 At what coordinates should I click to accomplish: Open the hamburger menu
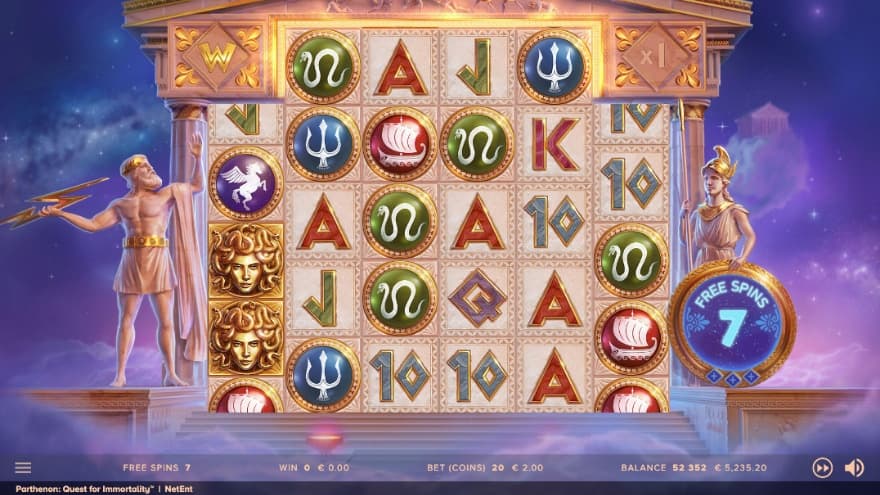(x=23, y=467)
